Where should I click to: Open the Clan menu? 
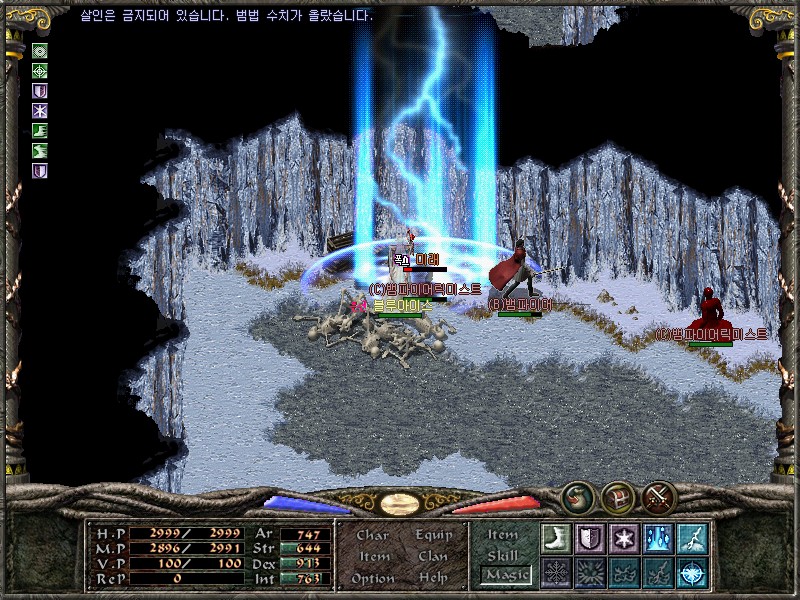click(x=433, y=556)
